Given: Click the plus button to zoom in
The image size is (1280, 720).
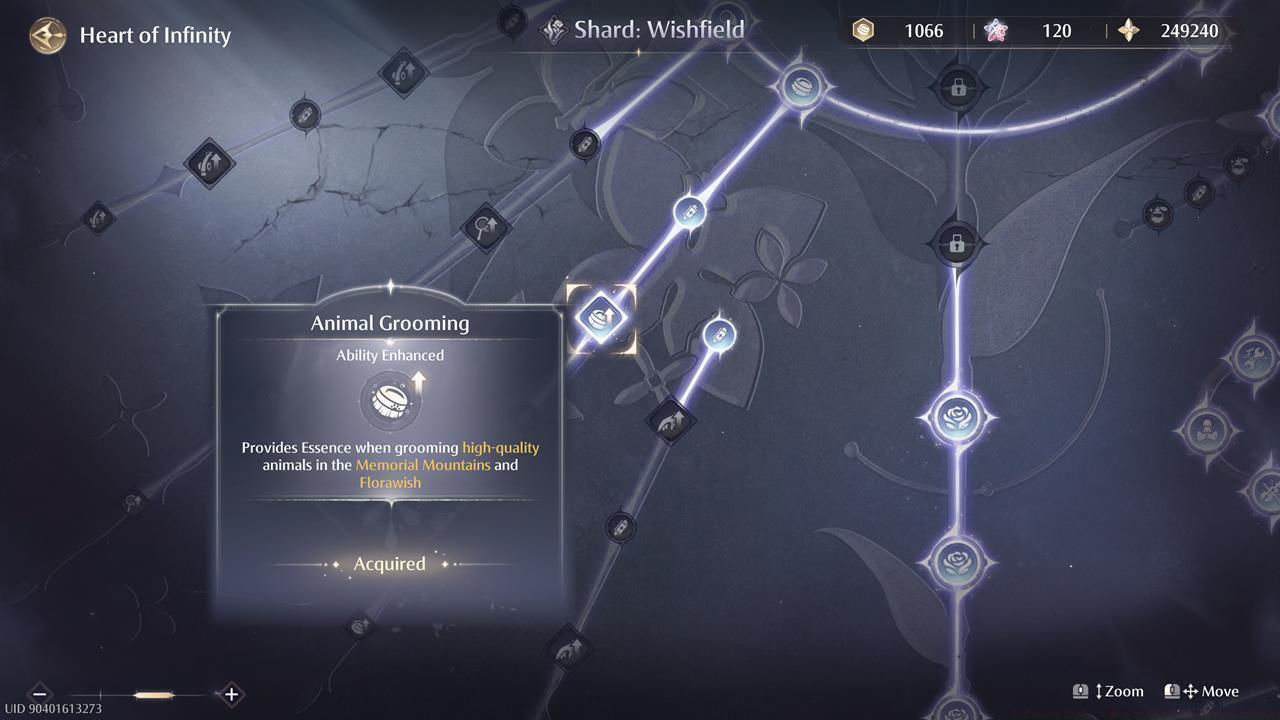Looking at the screenshot, I should click(230, 694).
